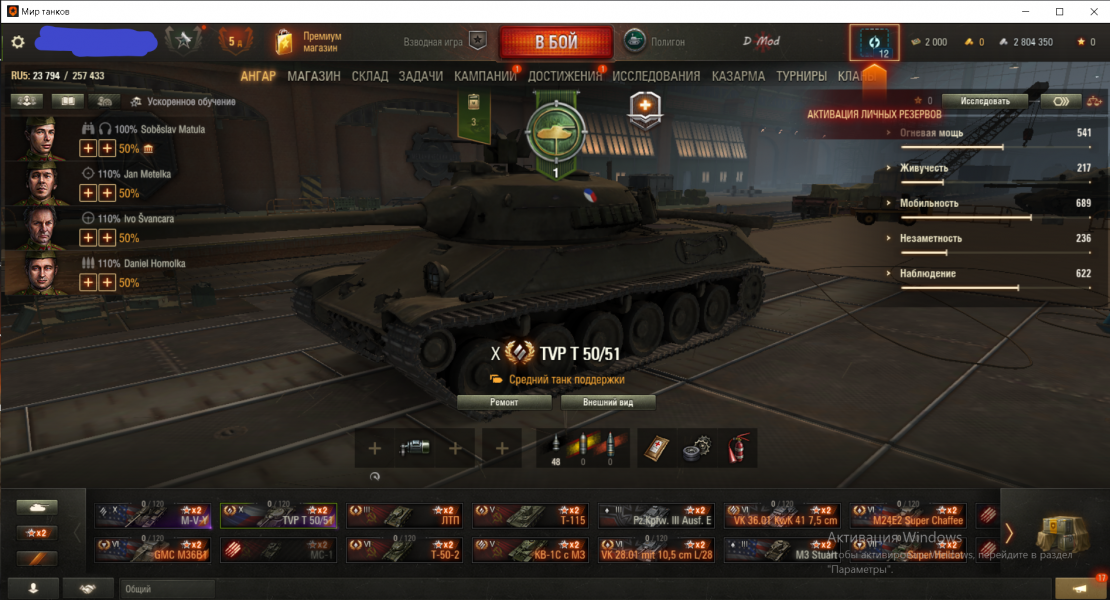Open the СКЛАД tab

coord(370,76)
